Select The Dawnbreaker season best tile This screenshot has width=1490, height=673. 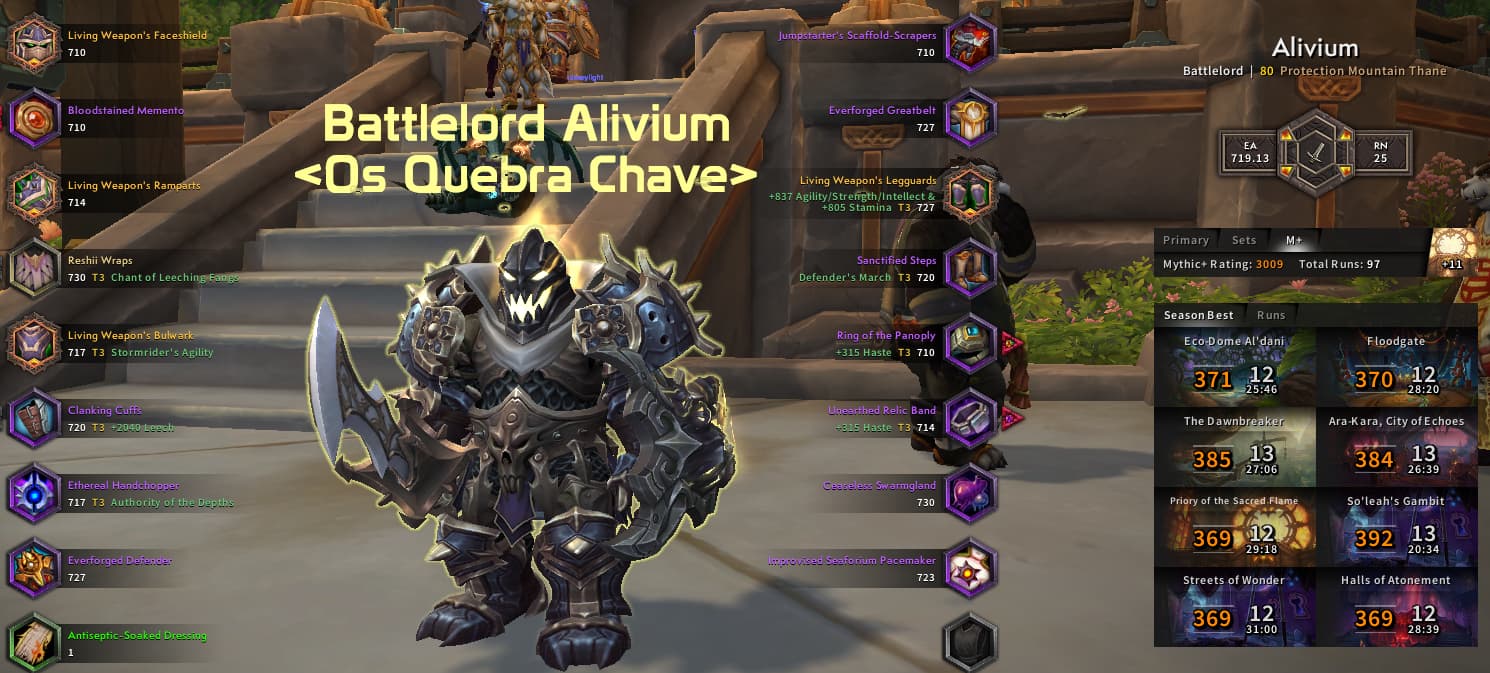pyautogui.click(x=1234, y=446)
